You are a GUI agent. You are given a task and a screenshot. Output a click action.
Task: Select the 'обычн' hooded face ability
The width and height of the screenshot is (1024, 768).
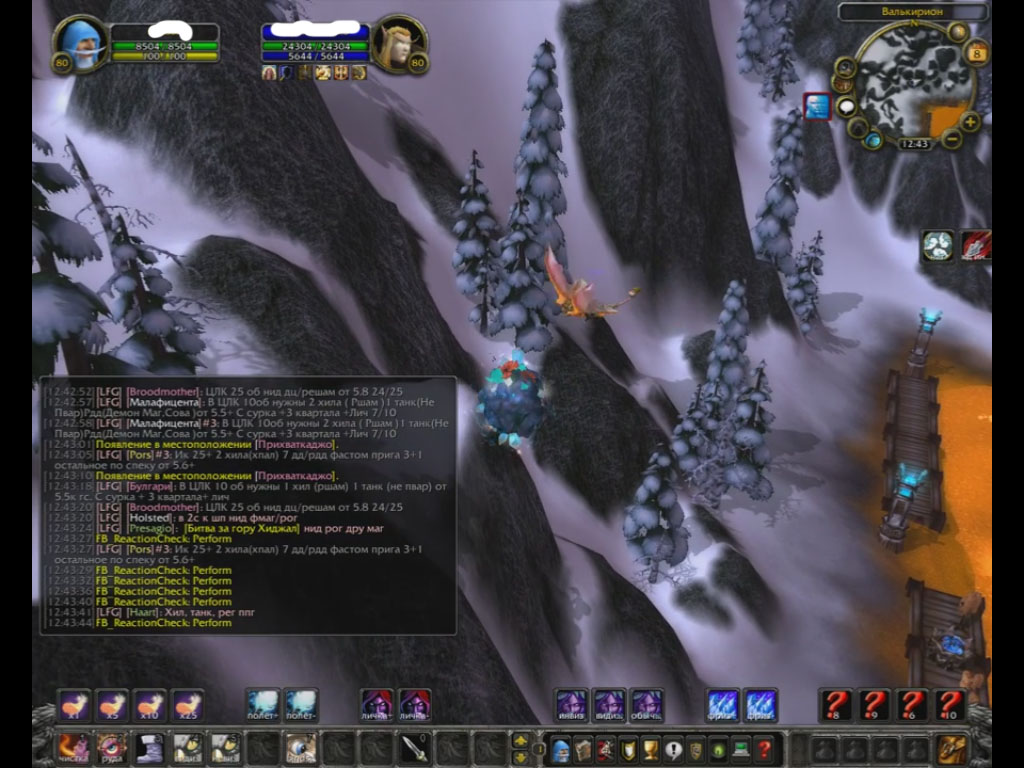tap(646, 705)
